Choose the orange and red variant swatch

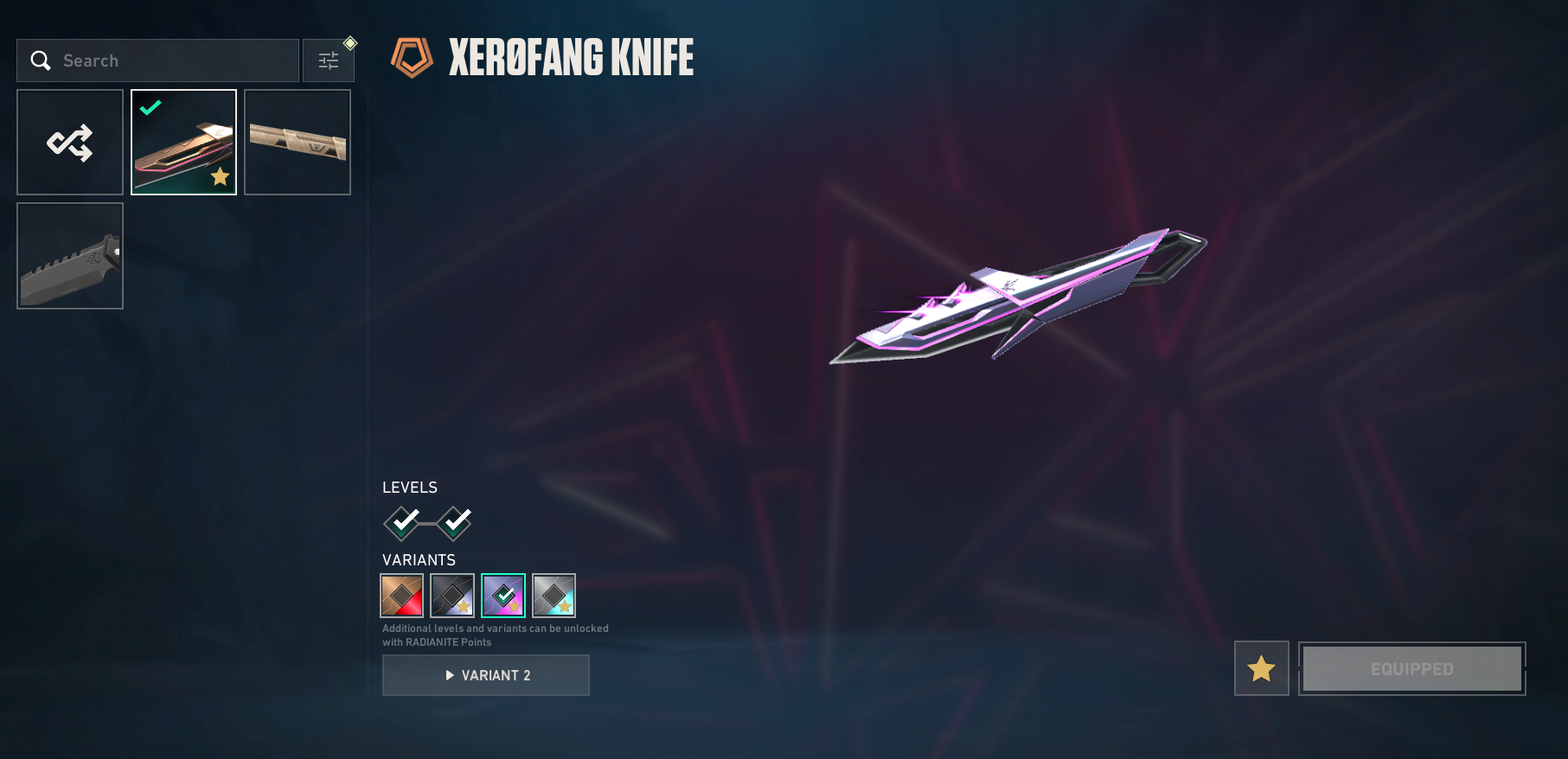[402, 596]
